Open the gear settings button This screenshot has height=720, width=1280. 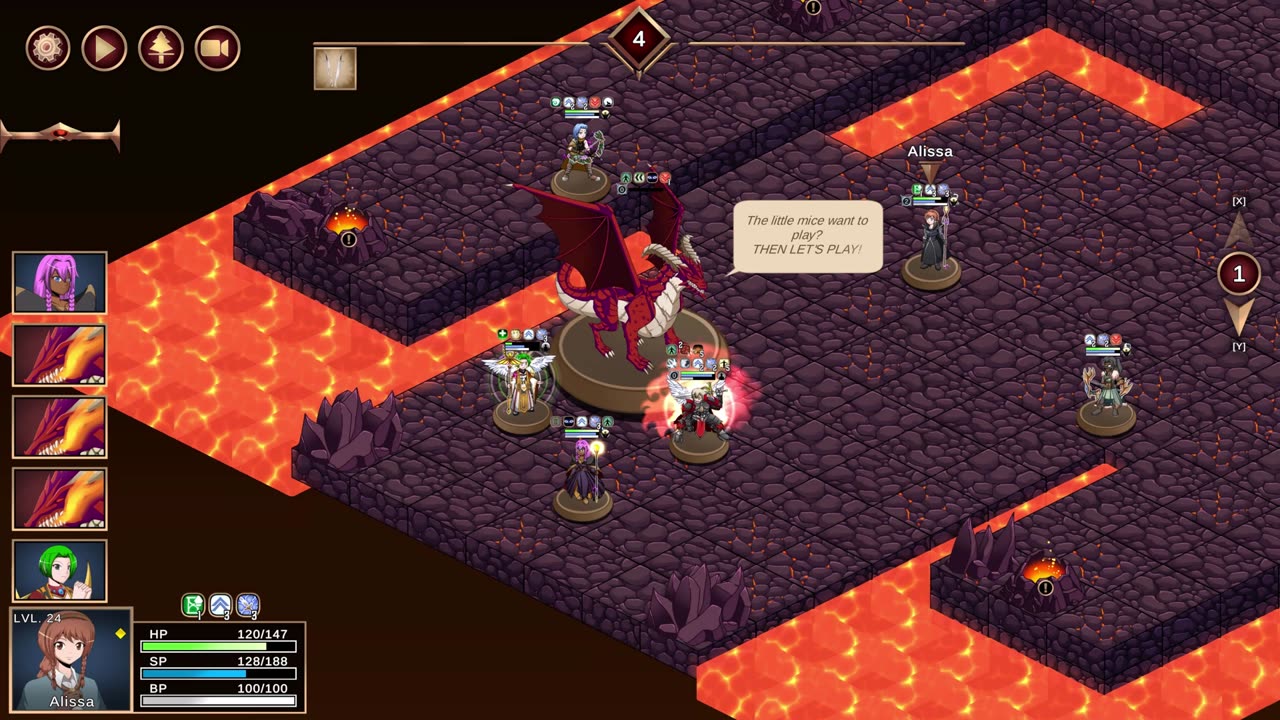tap(48, 48)
